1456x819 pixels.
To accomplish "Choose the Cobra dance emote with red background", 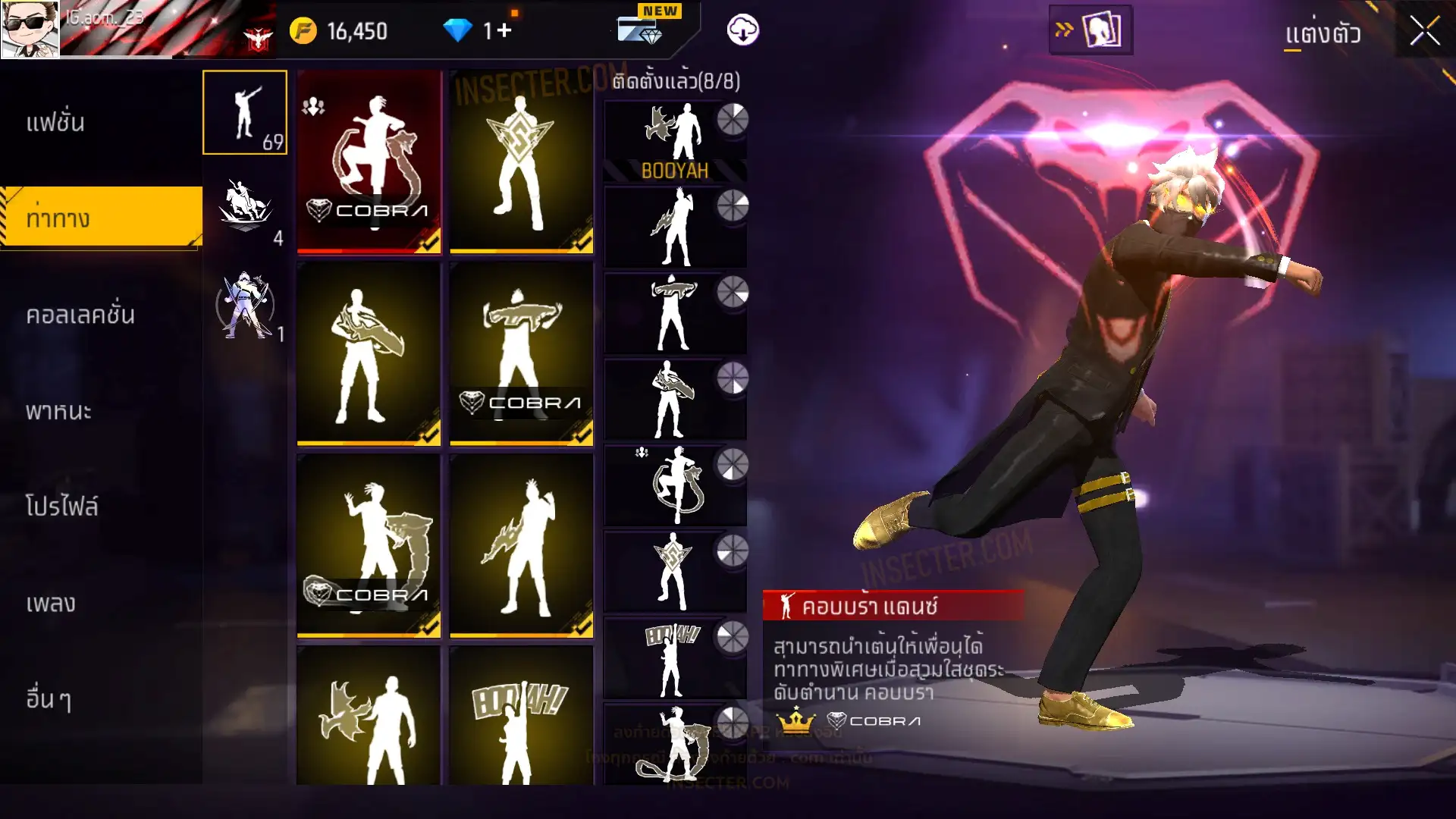I will [x=369, y=162].
